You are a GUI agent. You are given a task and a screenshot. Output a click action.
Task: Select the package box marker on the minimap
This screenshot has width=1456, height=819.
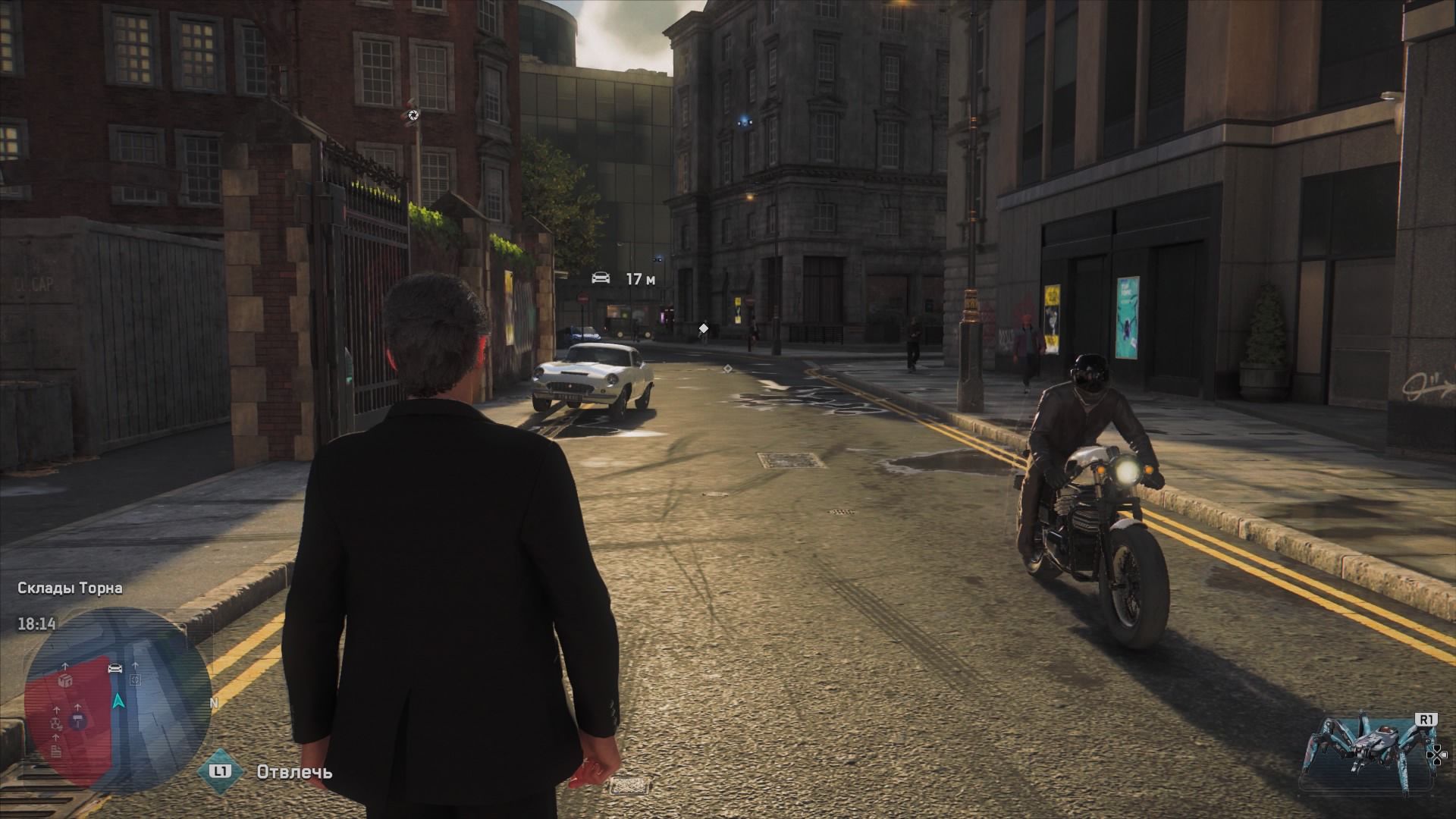tap(66, 681)
